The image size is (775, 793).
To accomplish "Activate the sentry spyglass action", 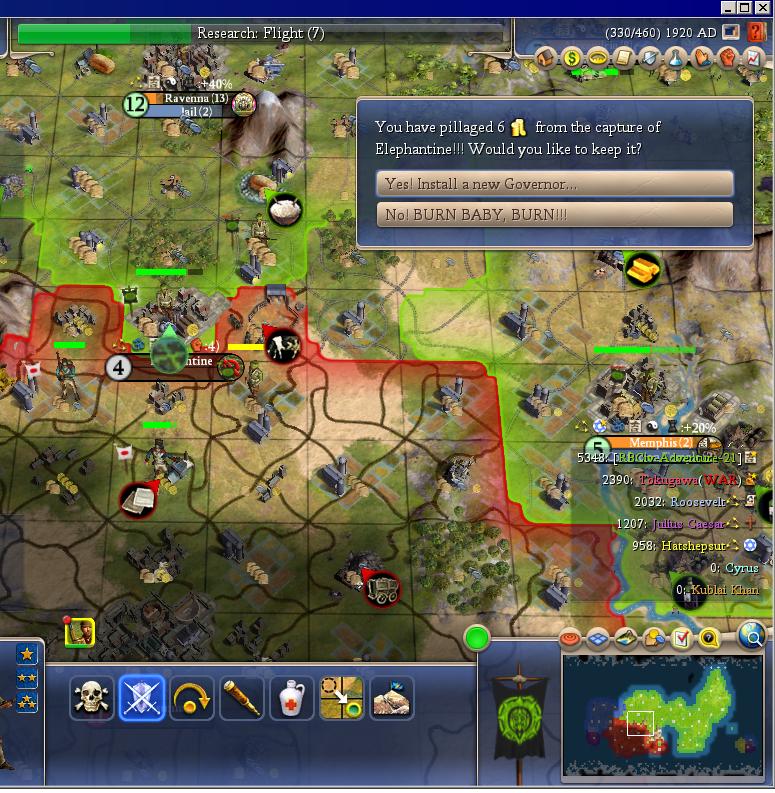I will click(x=242, y=698).
